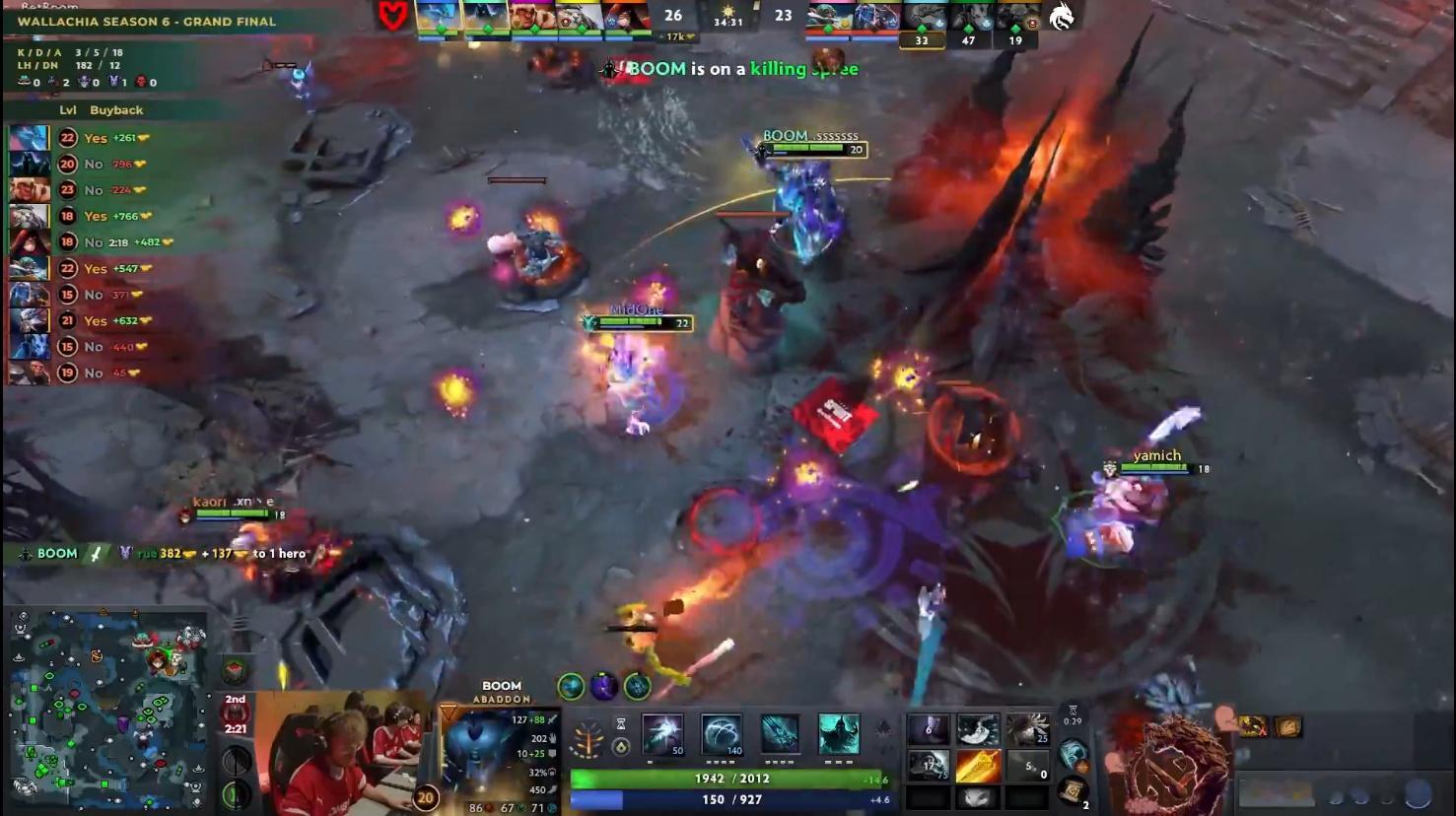Select Abaddon's Mist Coil ability icon
This screenshot has width=1456, height=816.
coord(660,734)
